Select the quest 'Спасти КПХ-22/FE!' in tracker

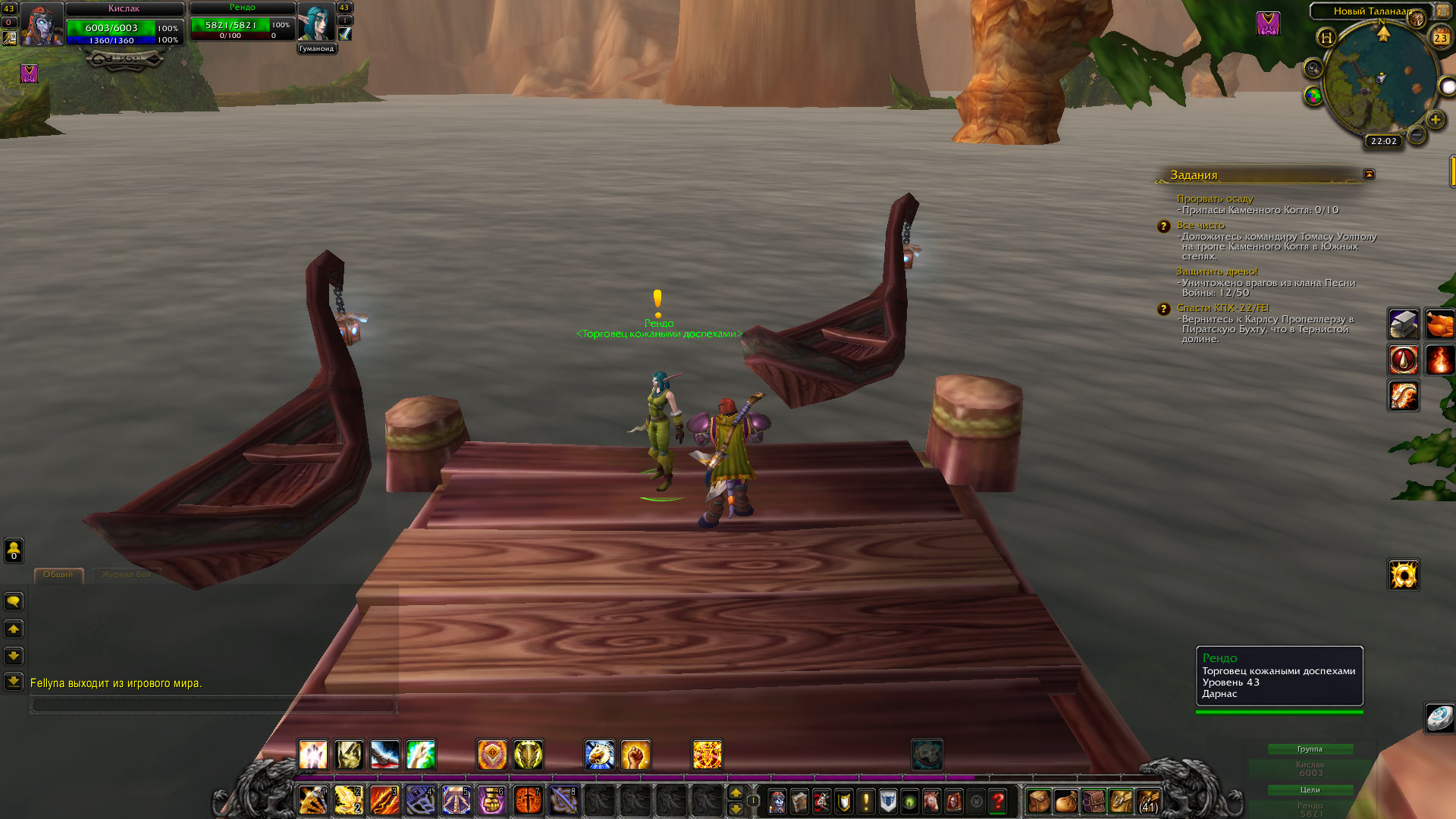[1222, 308]
